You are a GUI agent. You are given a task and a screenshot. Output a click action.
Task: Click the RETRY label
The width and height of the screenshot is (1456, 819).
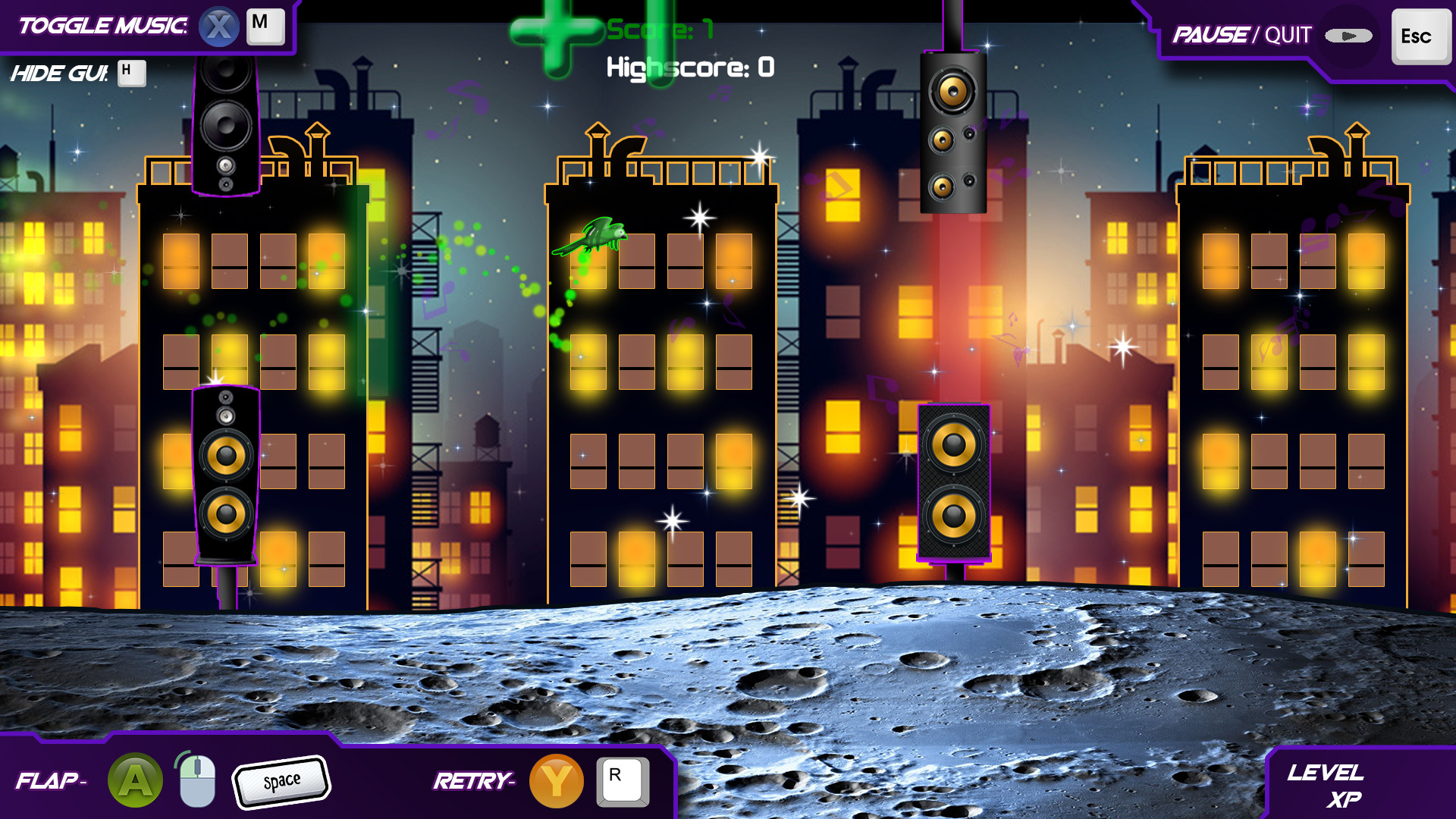[x=474, y=780]
